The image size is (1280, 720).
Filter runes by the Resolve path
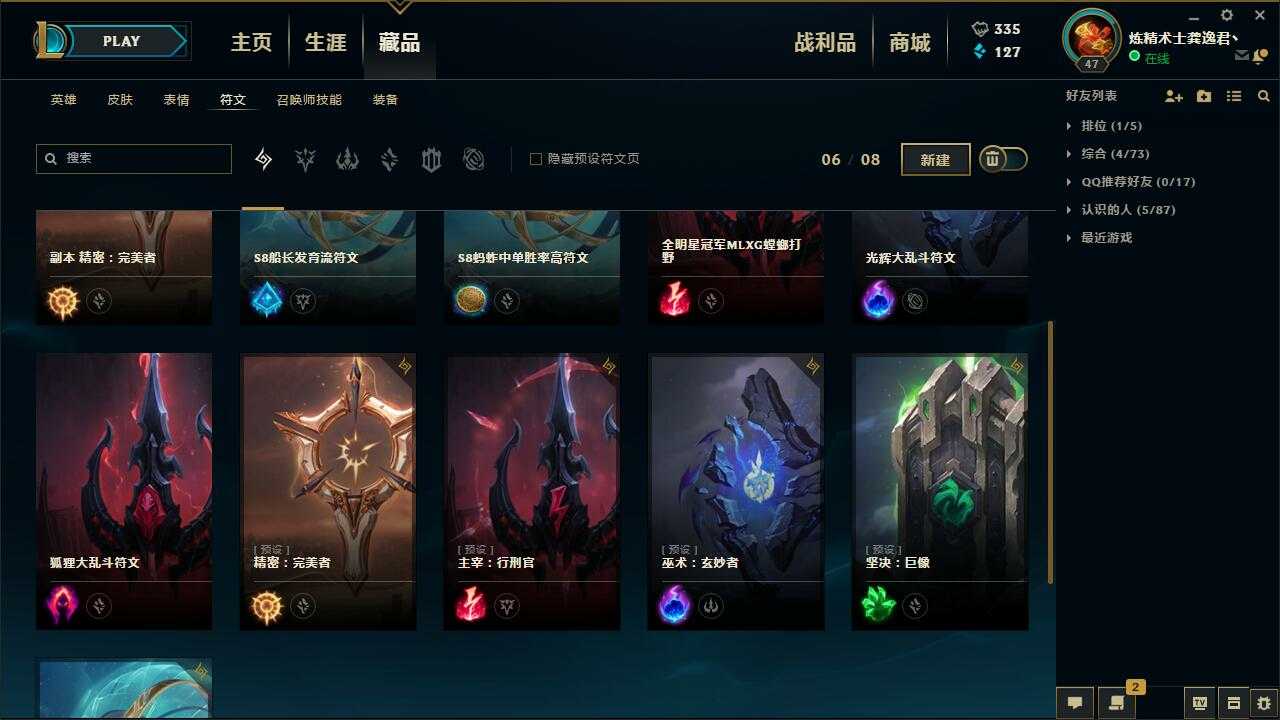click(x=431, y=159)
